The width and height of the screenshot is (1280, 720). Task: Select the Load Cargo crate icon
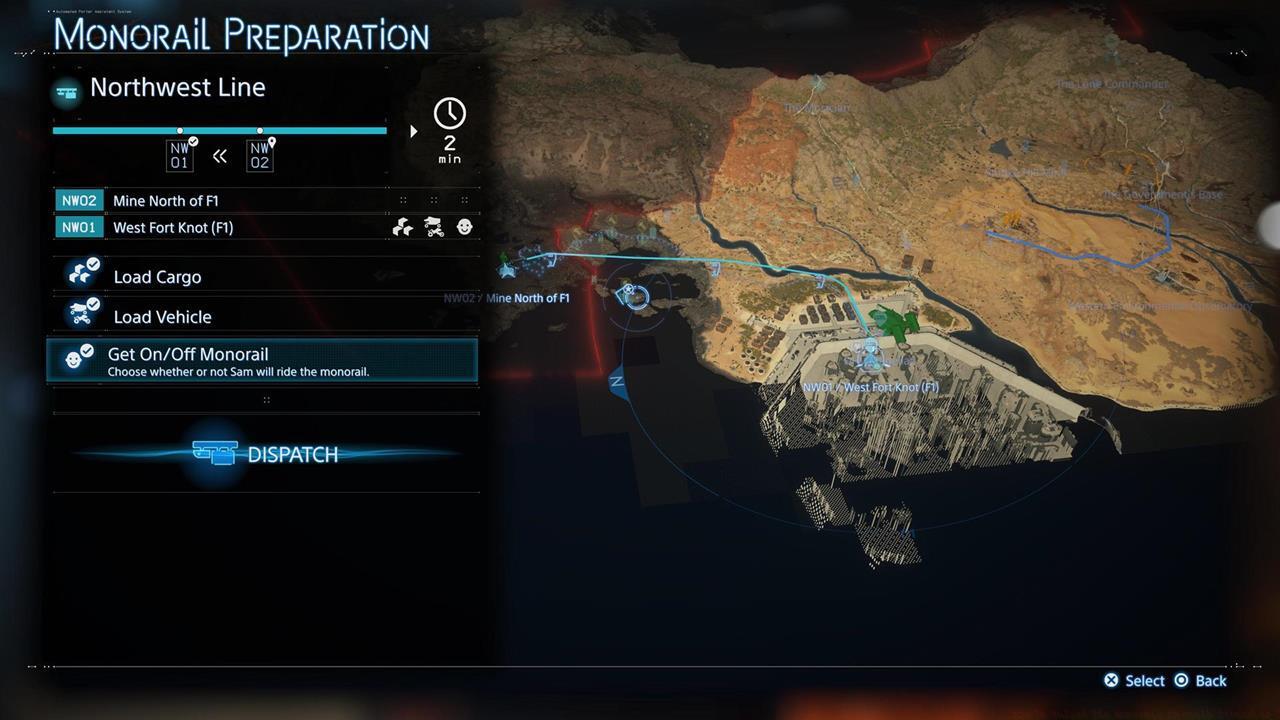pos(81,270)
